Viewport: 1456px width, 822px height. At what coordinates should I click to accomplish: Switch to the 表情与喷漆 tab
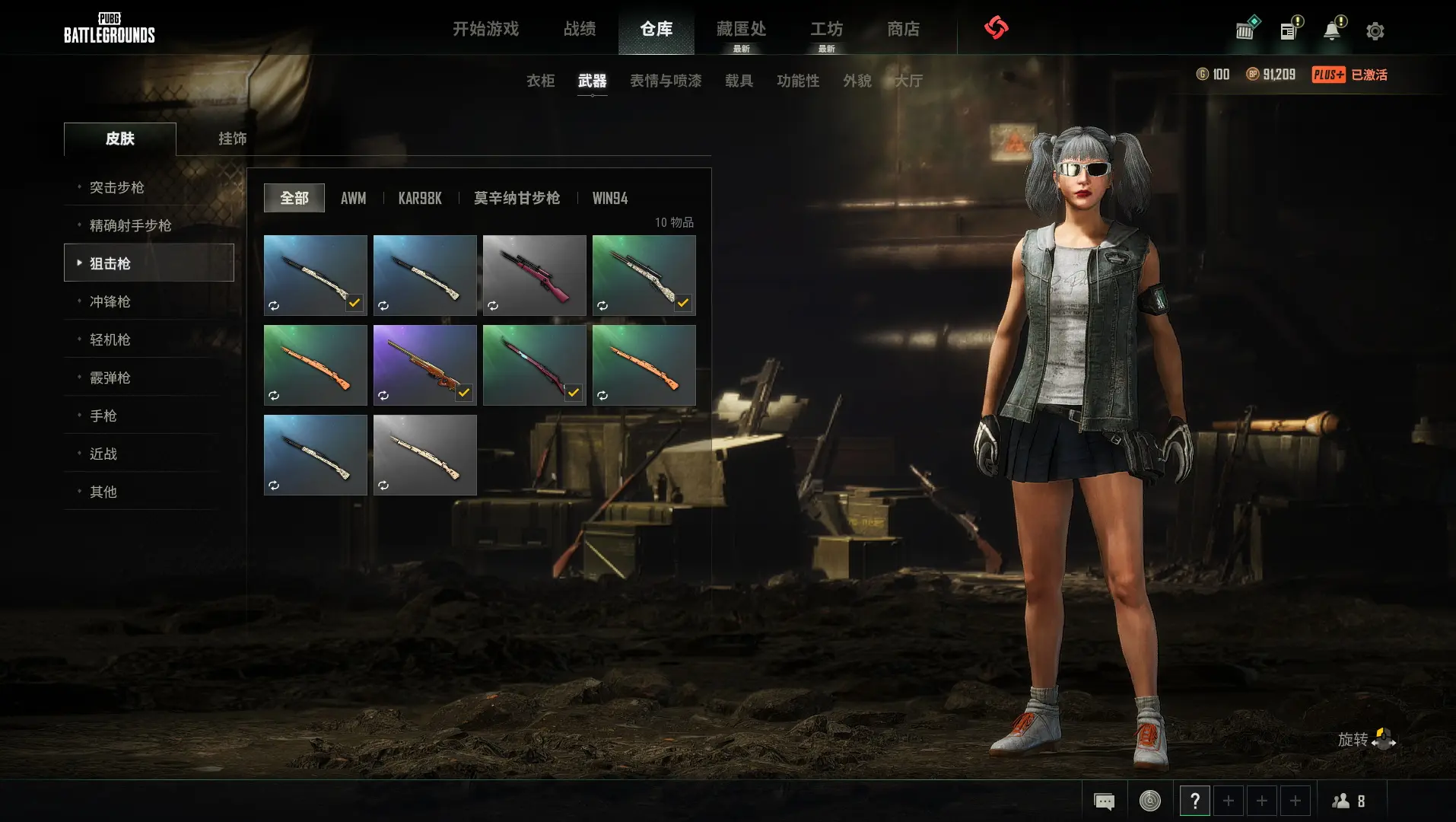pos(666,81)
